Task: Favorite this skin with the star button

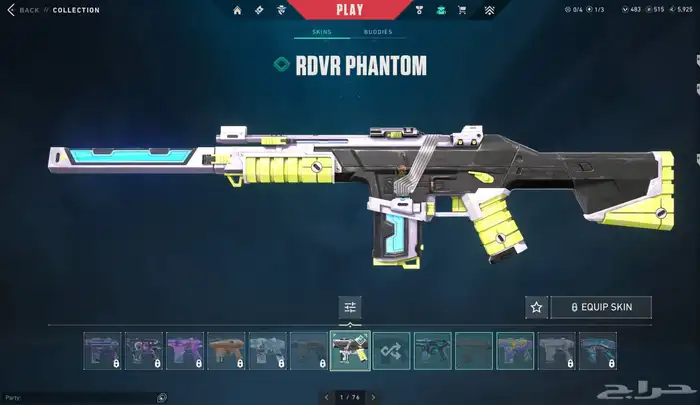Action: [x=536, y=307]
